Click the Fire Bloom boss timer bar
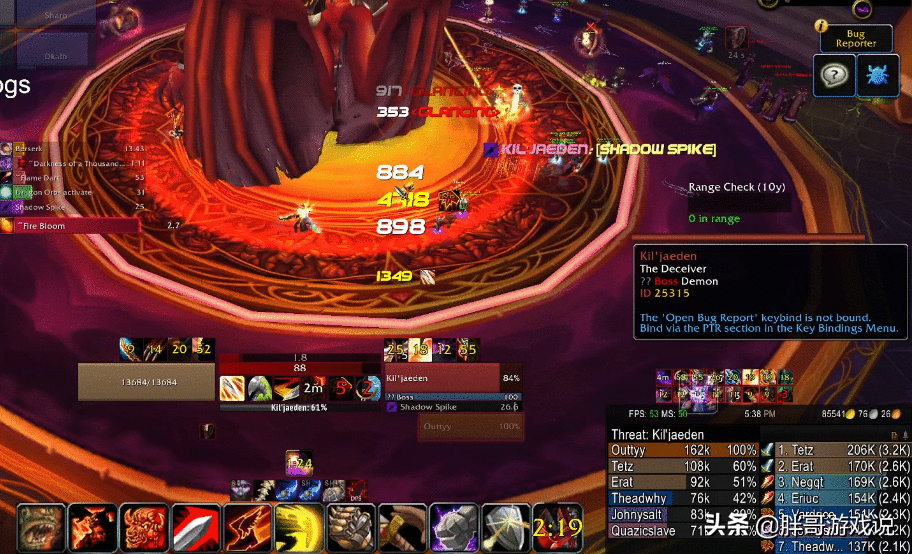912x554 pixels. (x=70, y=226)
